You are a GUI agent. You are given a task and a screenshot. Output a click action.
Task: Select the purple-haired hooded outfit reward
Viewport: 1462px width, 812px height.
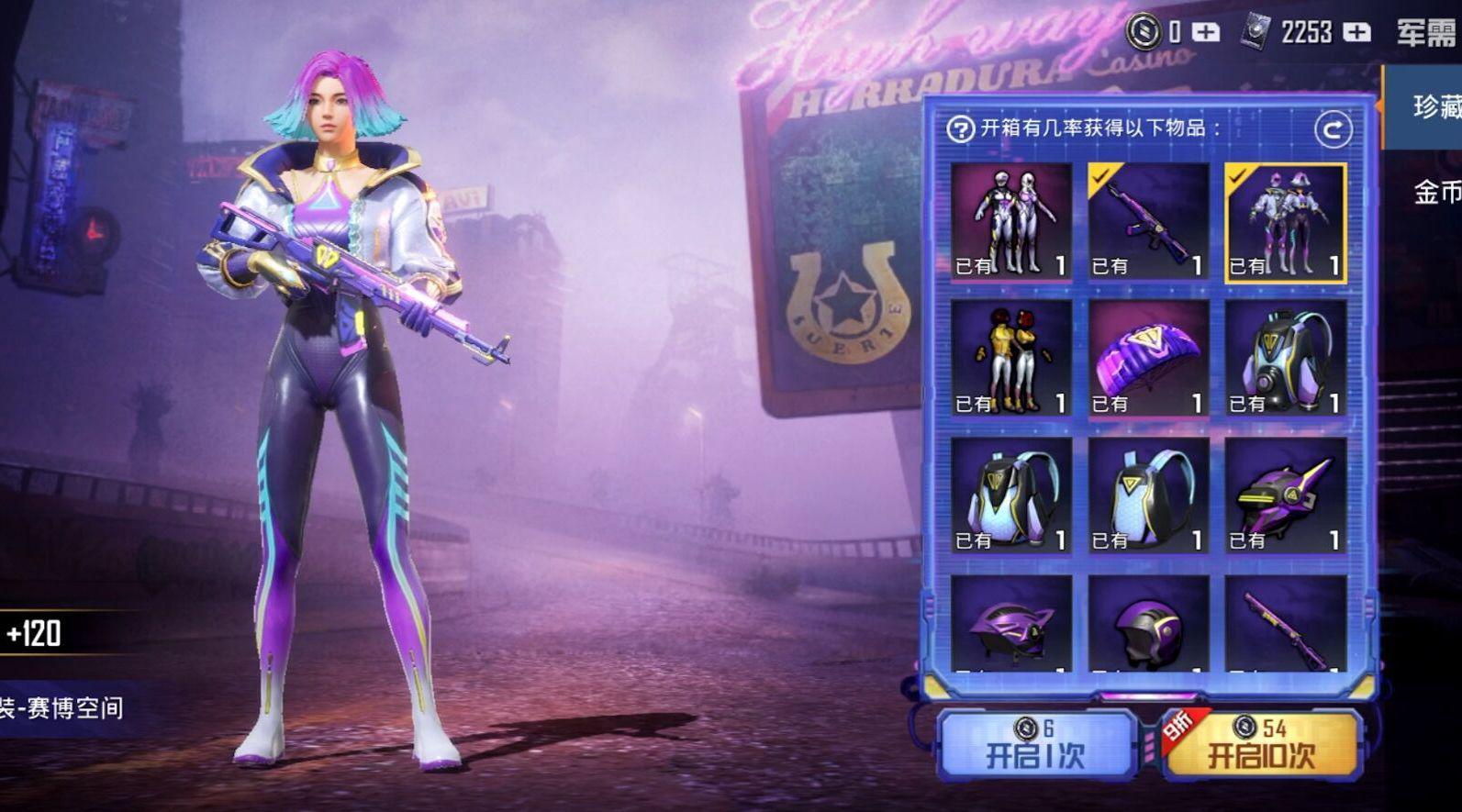pyautogui.click(x=1285, y=221)
